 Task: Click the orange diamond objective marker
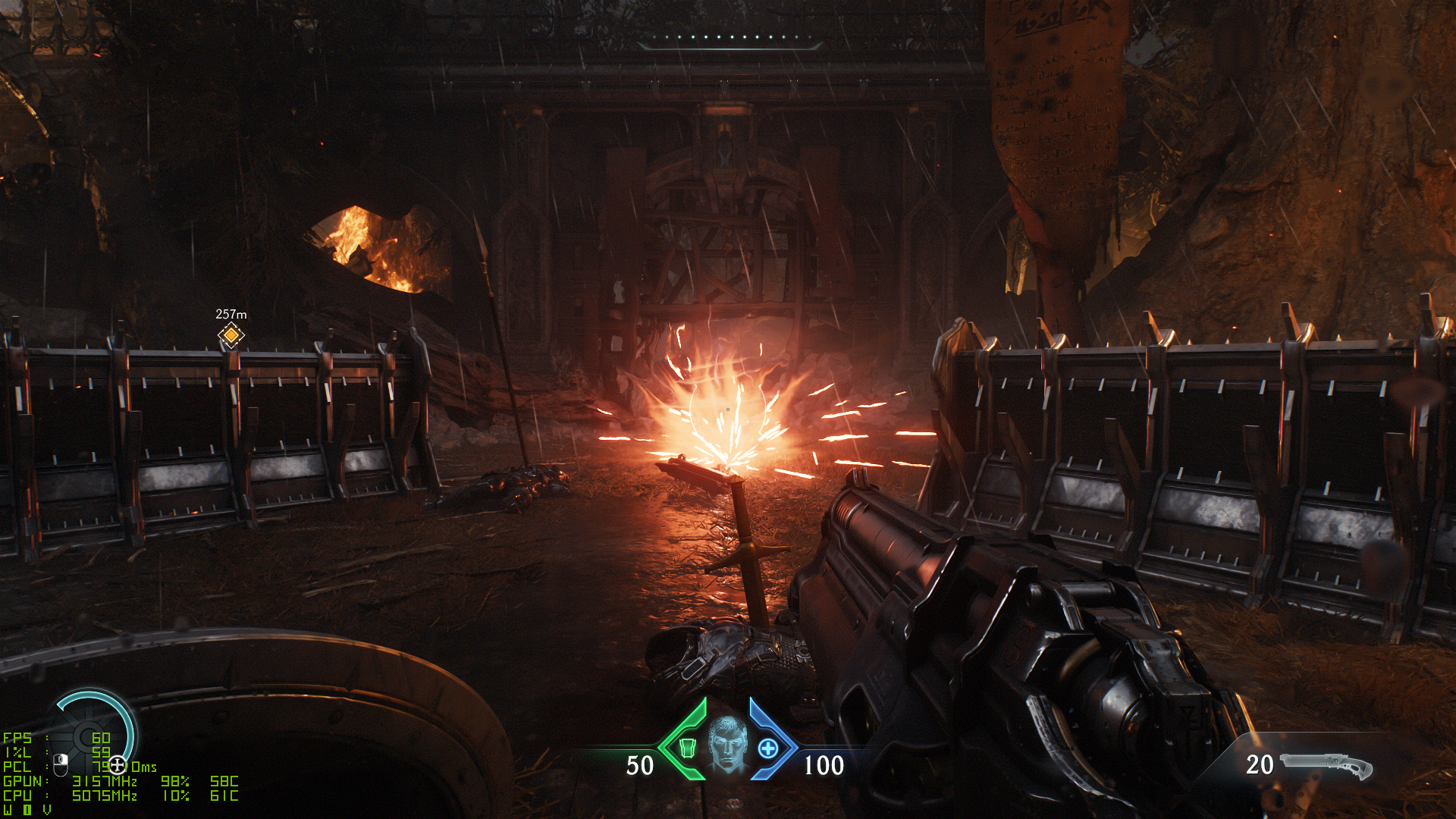coord(231,334)
